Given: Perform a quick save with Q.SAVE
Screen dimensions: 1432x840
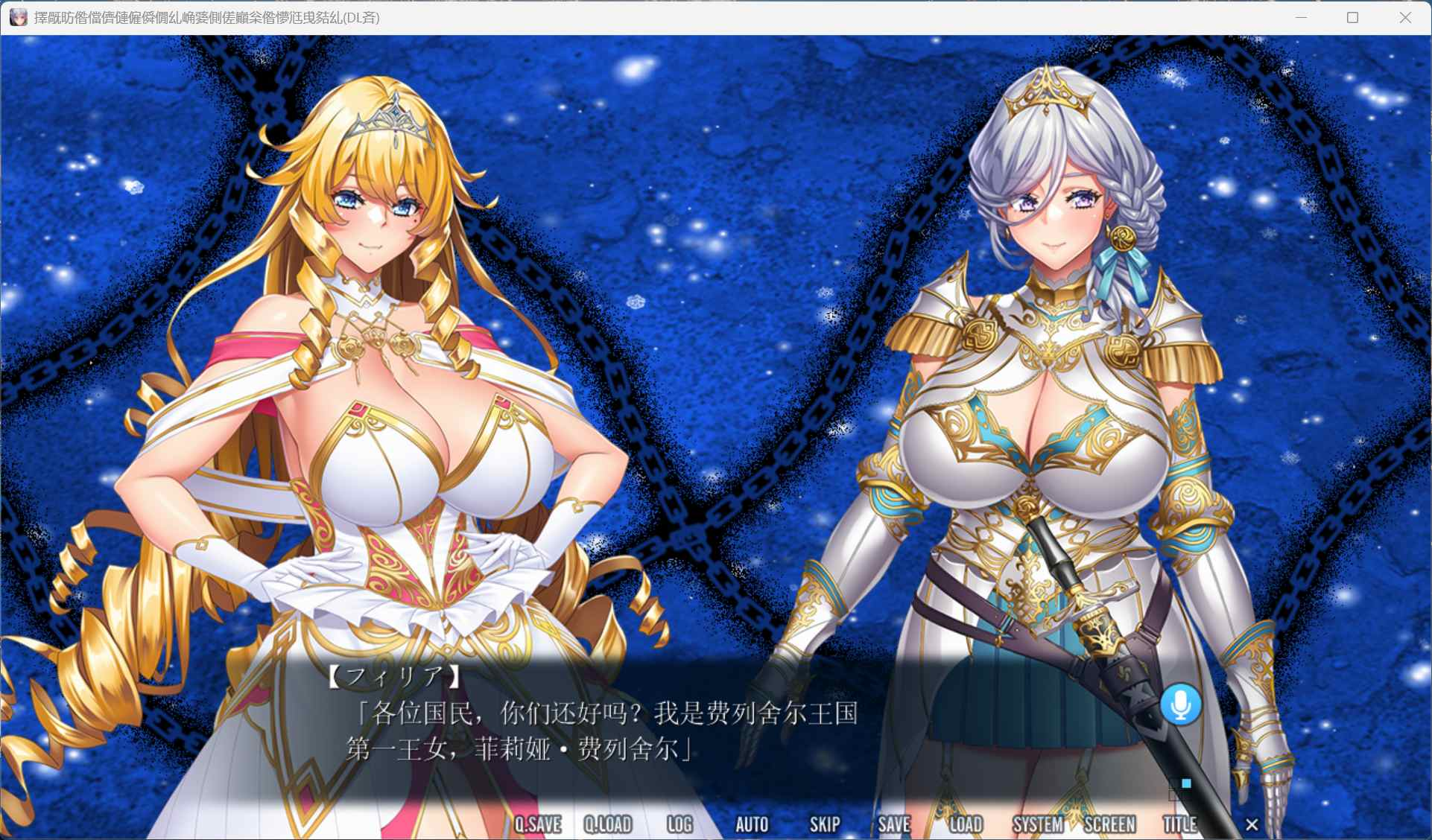Looking at the screenshot, I should coord(539,824).
